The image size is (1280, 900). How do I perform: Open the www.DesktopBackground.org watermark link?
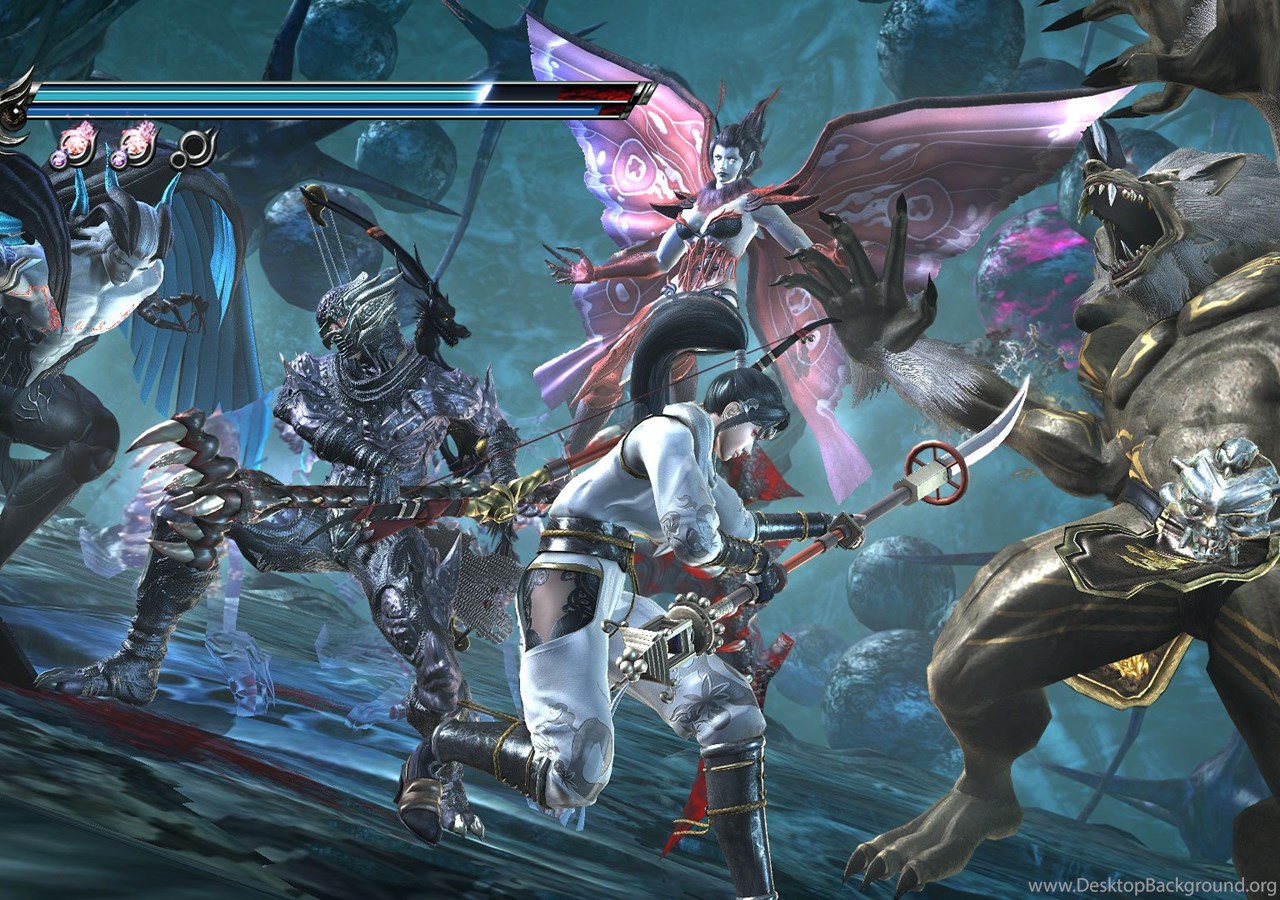1151,886
